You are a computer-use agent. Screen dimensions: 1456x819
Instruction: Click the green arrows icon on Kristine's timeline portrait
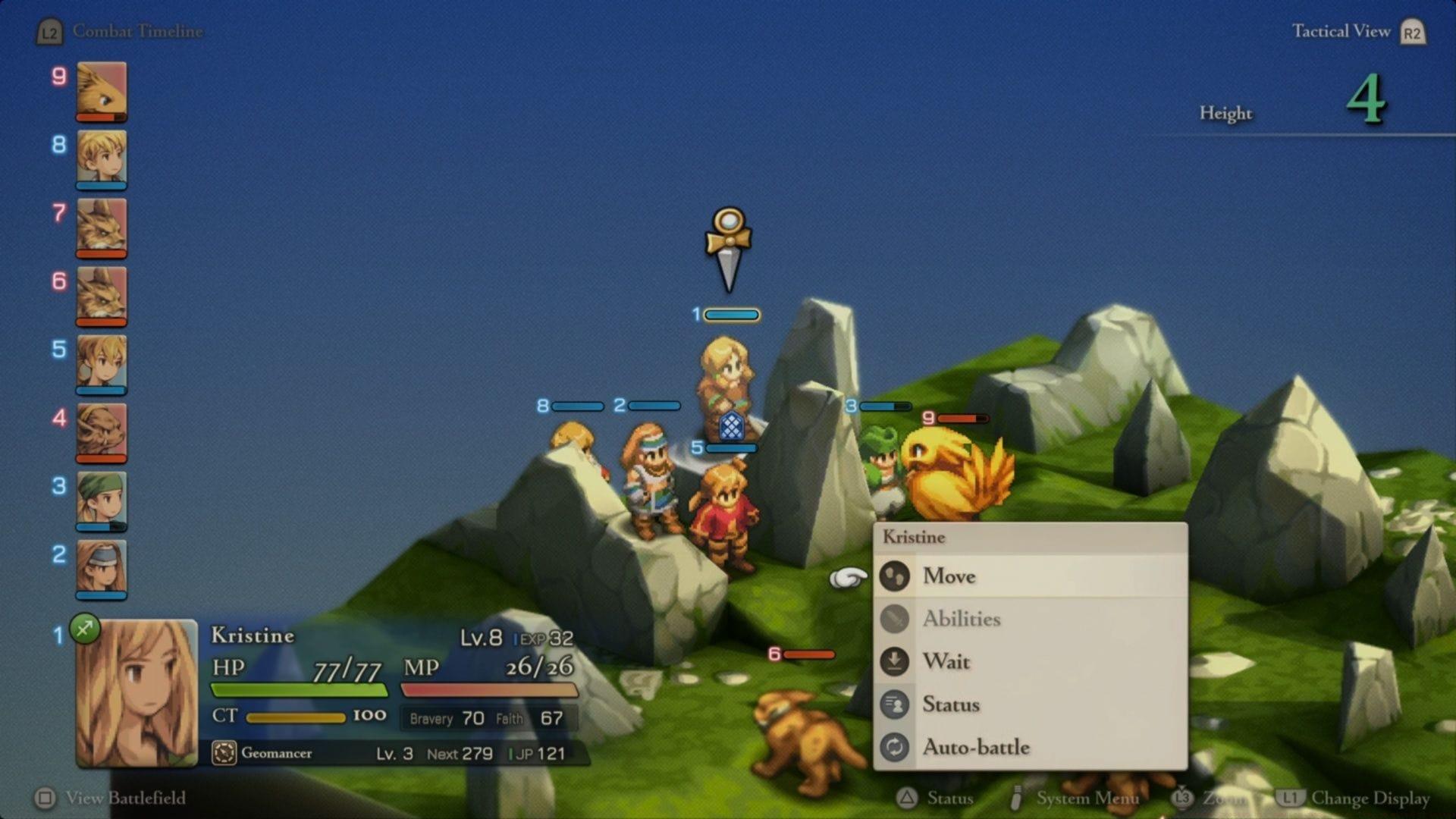(86, 629)
